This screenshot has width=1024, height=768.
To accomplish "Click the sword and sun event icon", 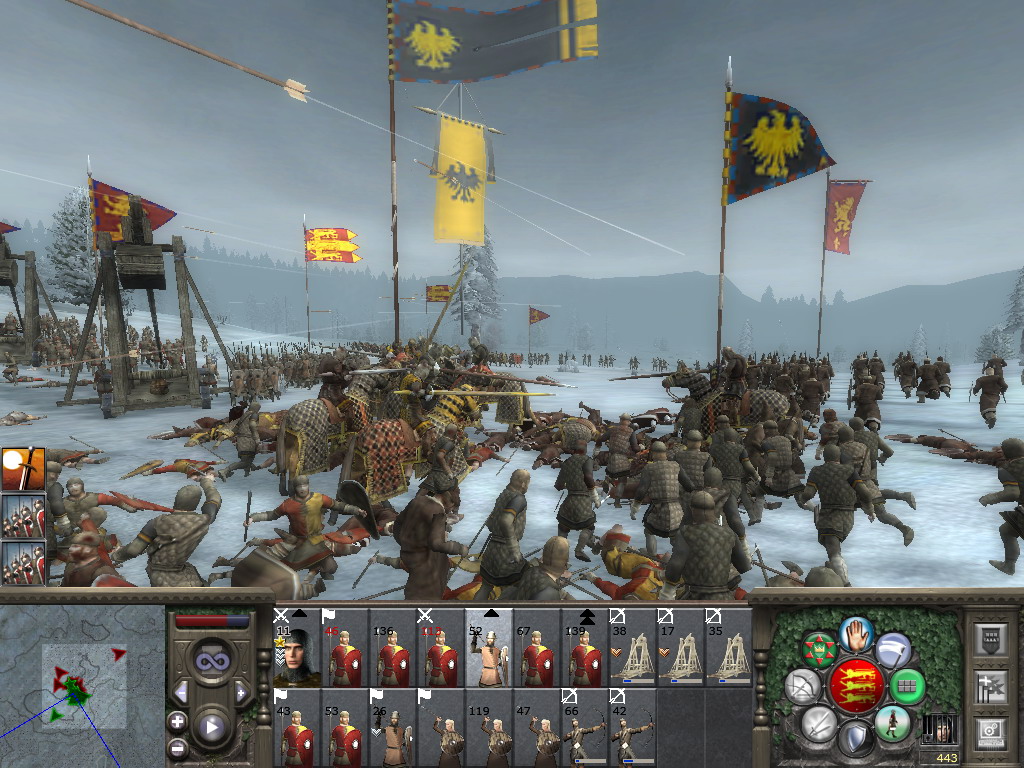I will 22,470.
